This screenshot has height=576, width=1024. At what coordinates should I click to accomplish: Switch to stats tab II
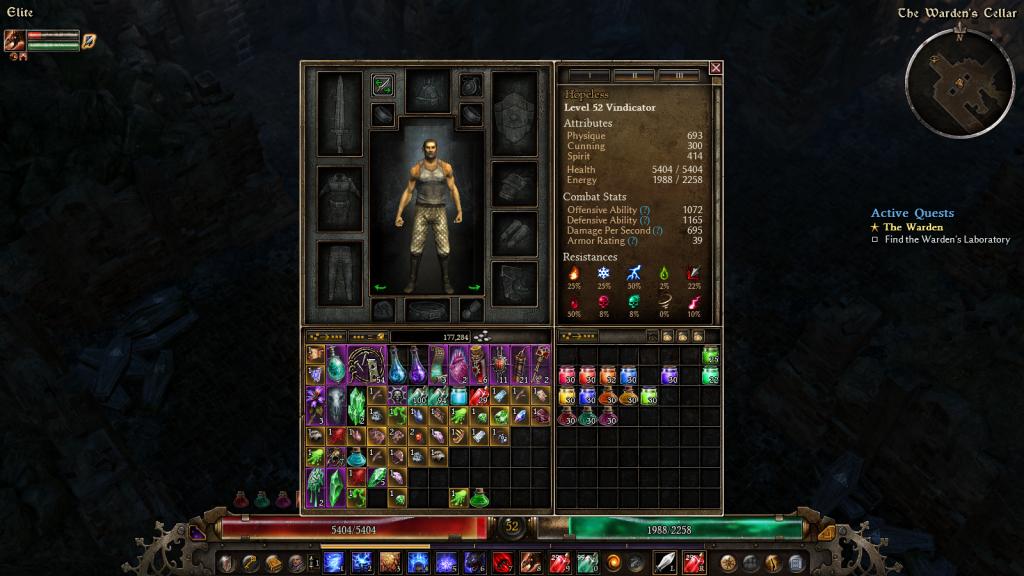tap(634, 75)
